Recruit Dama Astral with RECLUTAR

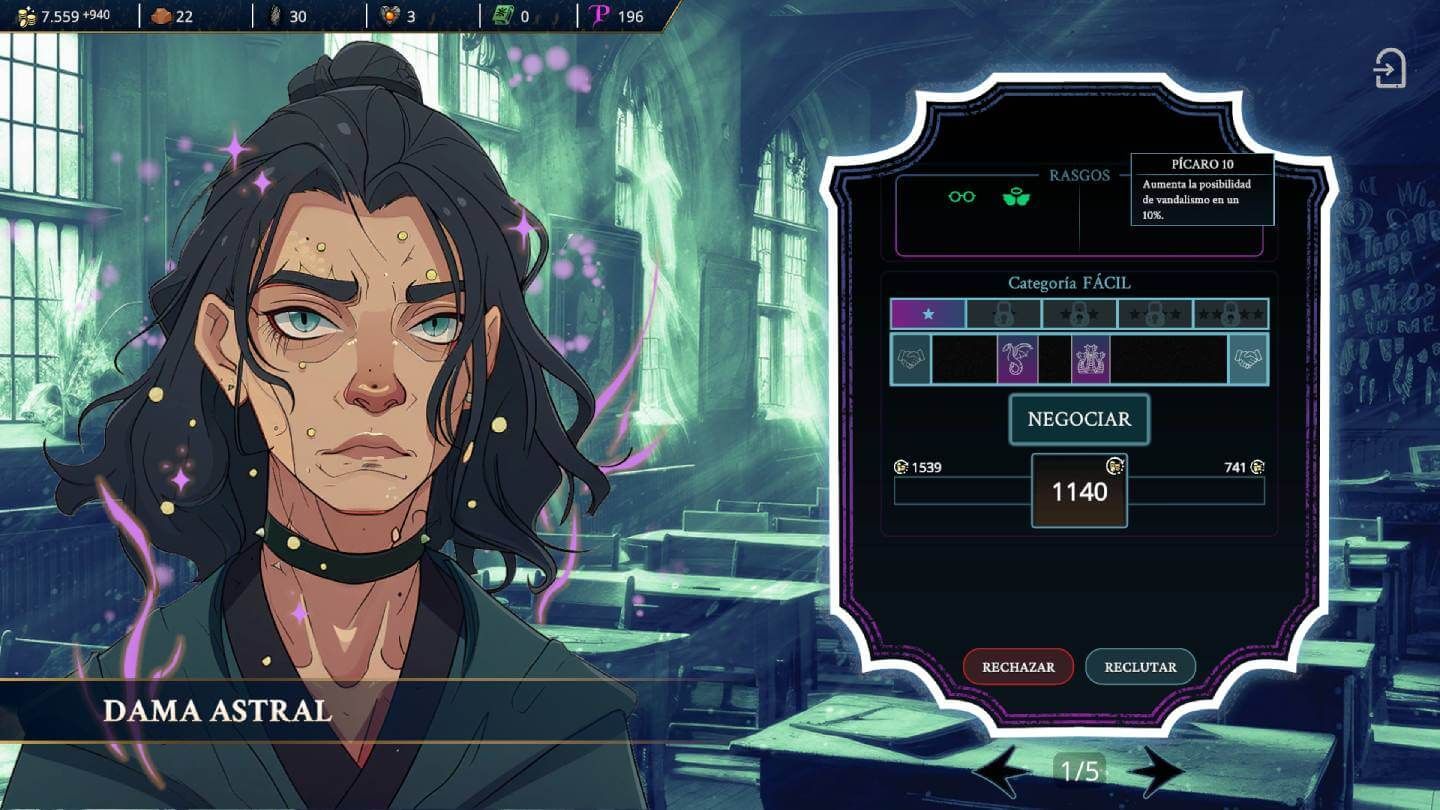(x=1140, y=667)
